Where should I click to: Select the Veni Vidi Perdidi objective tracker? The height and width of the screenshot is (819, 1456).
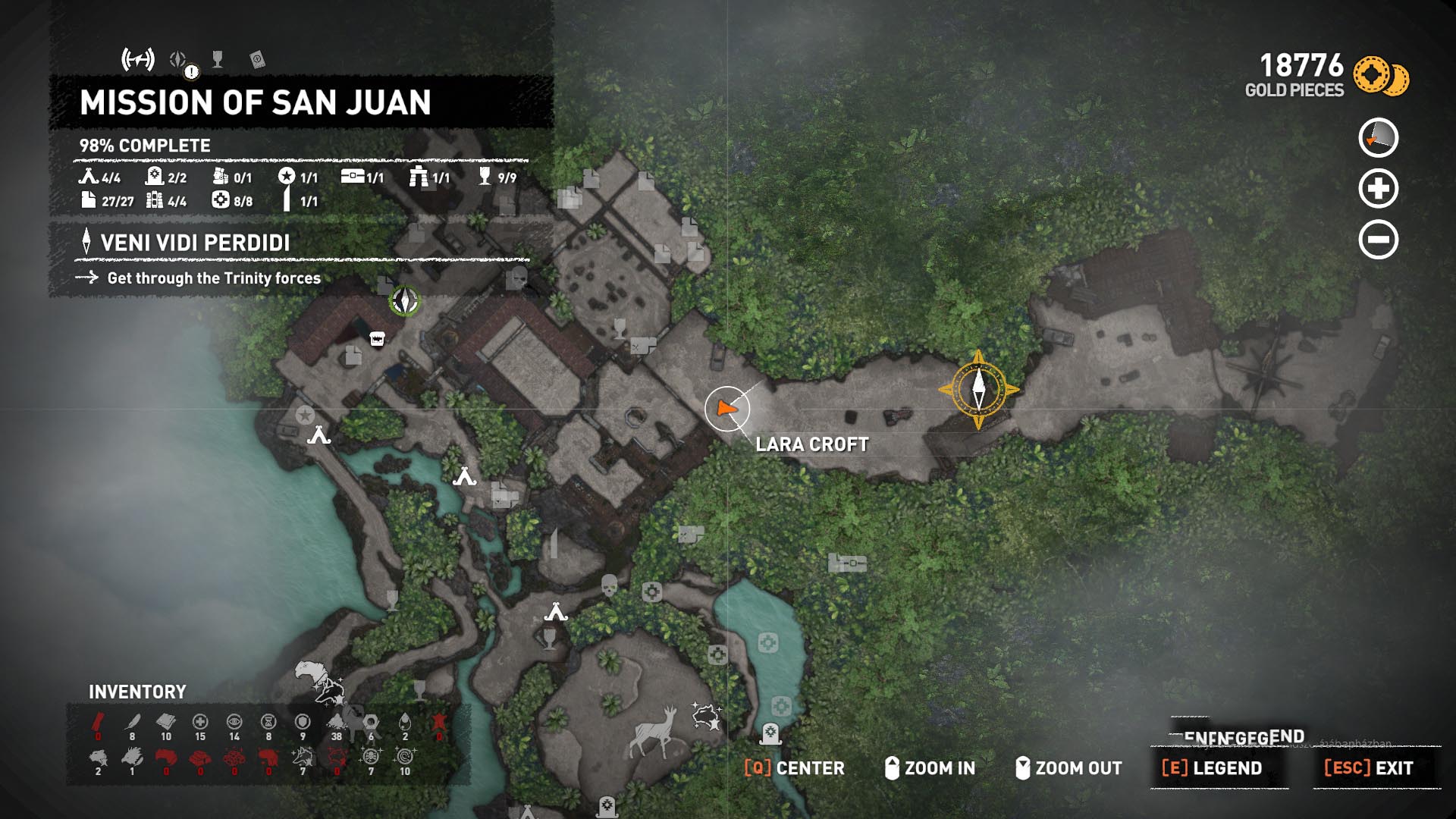pyautogui.click(x=195, y=243)
